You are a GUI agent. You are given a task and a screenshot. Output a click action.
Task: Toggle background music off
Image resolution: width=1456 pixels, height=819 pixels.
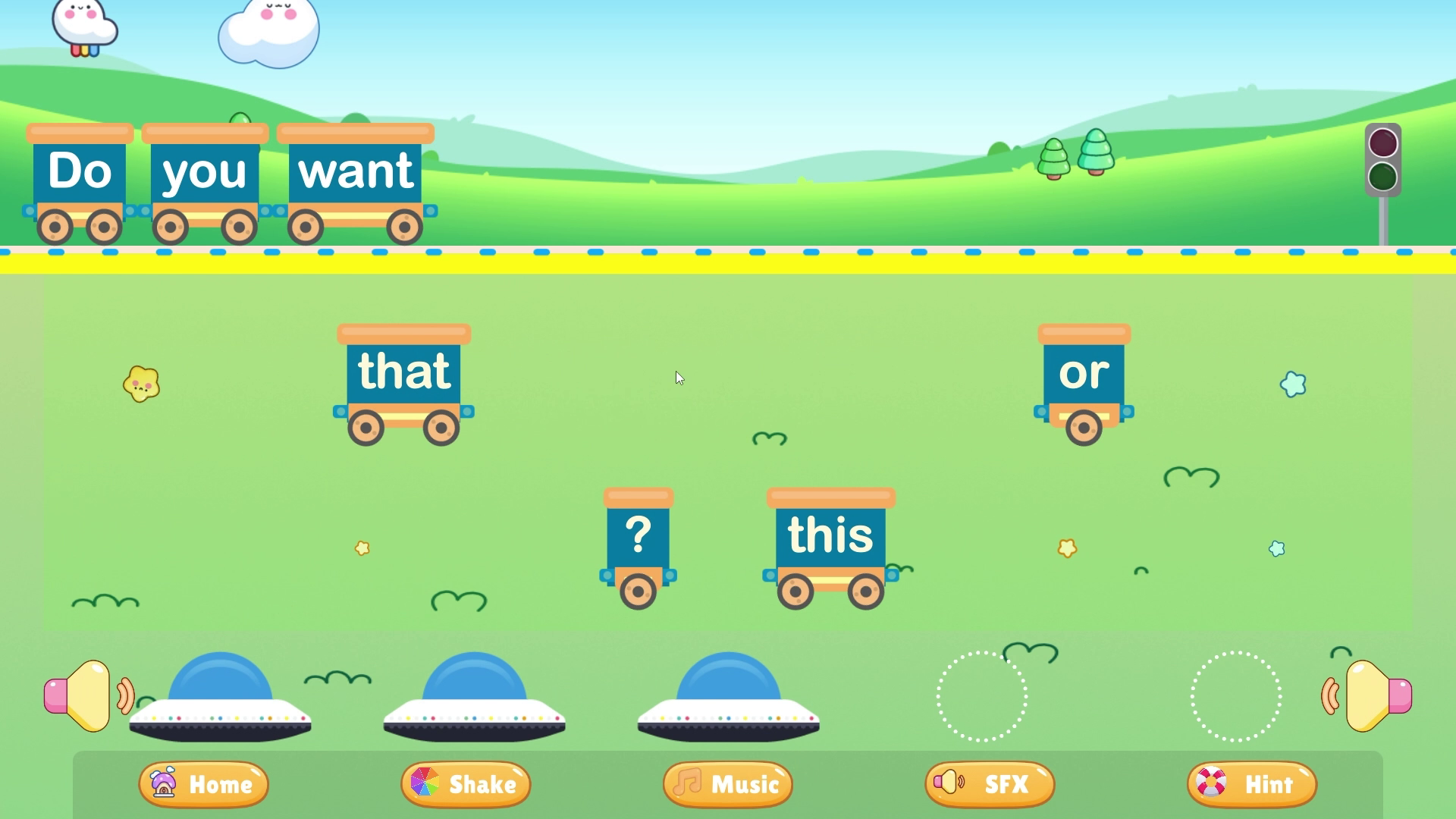[x=726, y=785]
